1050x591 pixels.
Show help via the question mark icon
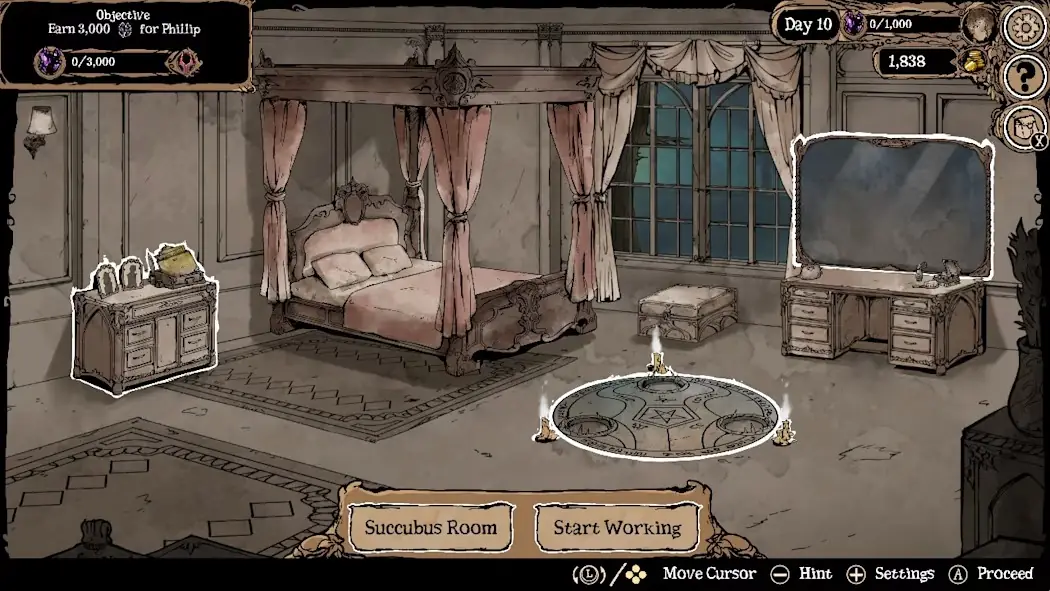point(1024,77)
